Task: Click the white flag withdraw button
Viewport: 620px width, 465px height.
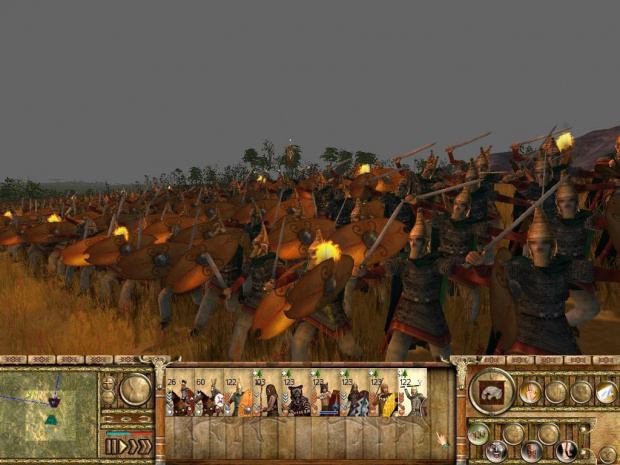Action: 606,392
